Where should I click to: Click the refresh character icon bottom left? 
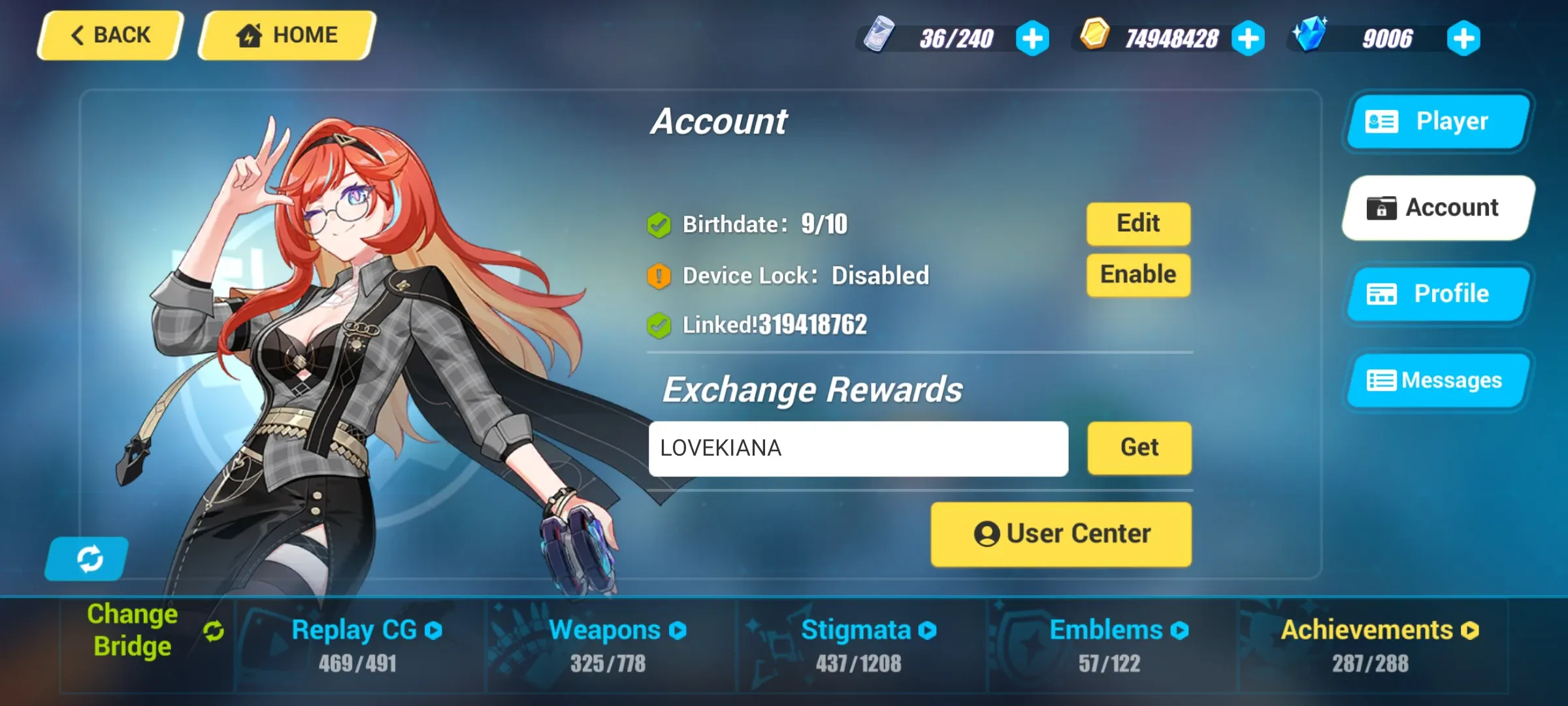tap(87, 558)
